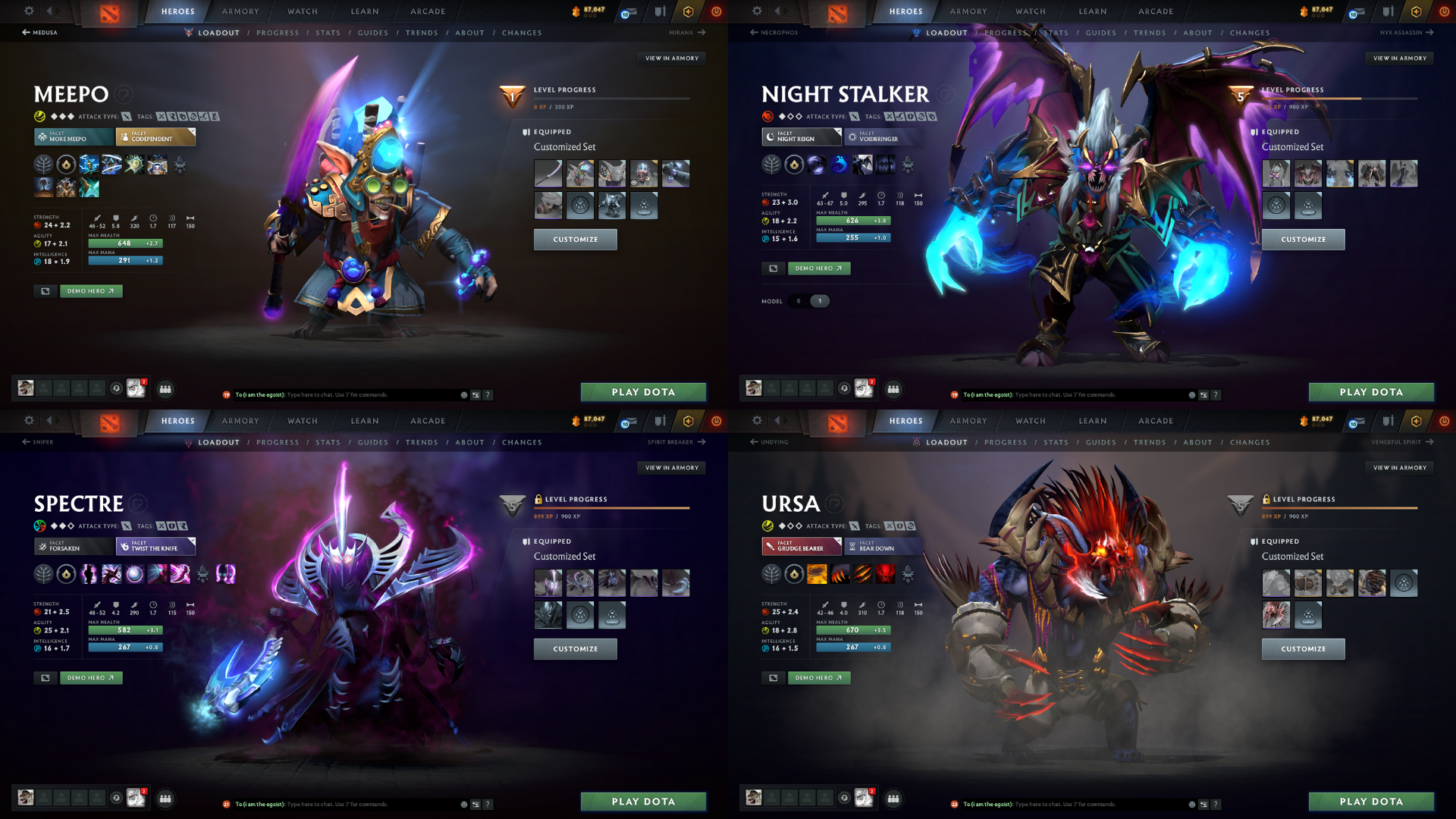Click Spectre's Spectral Dagger ability icon
This screenshot has height=819, width=1456.
pyautogui.click(x=89, y=574)
